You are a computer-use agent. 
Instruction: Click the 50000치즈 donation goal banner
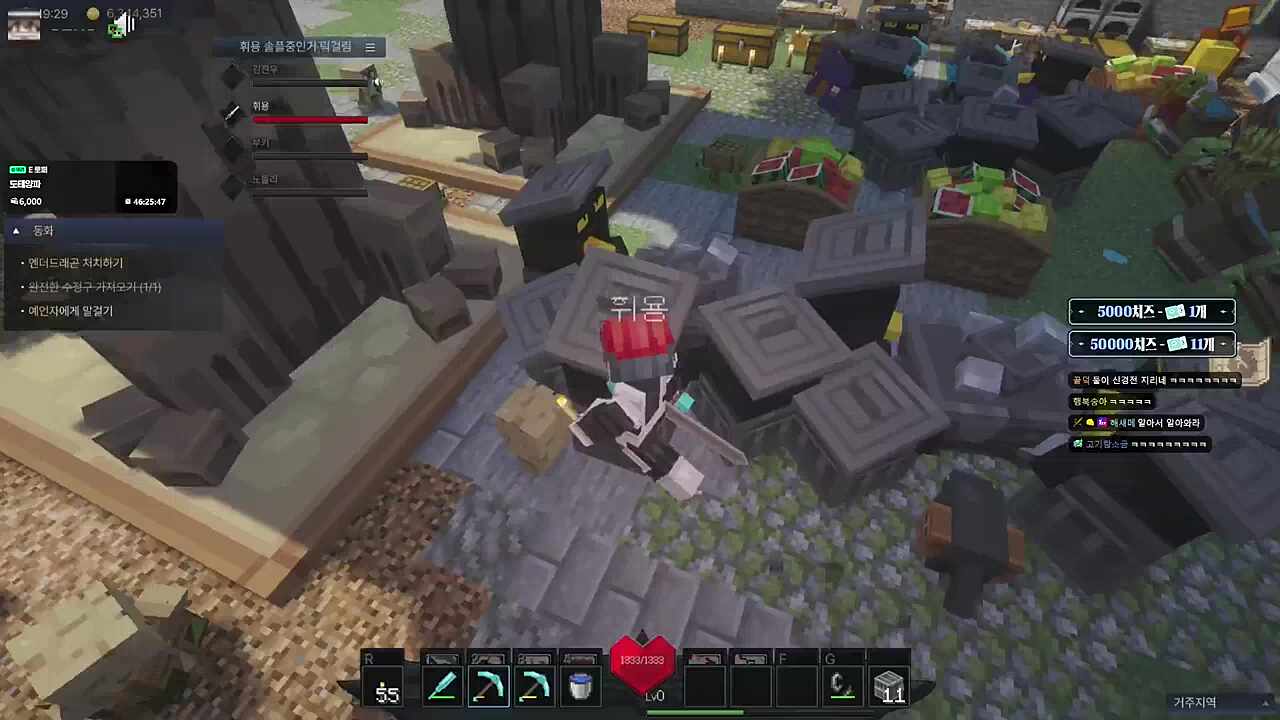(1152, 345)
